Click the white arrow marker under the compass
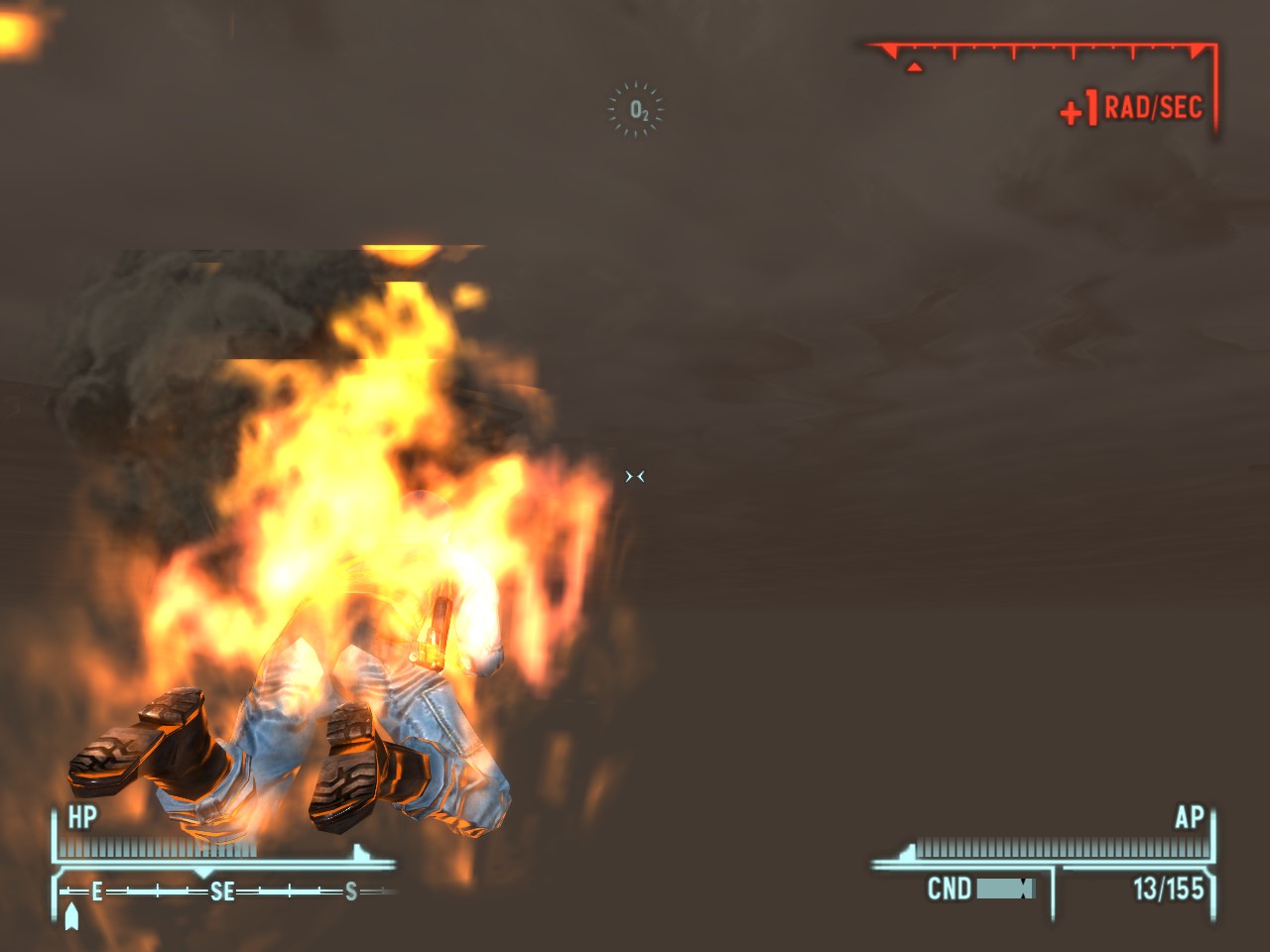Viewport: 1270px width, 952px height. pos(69,917)
